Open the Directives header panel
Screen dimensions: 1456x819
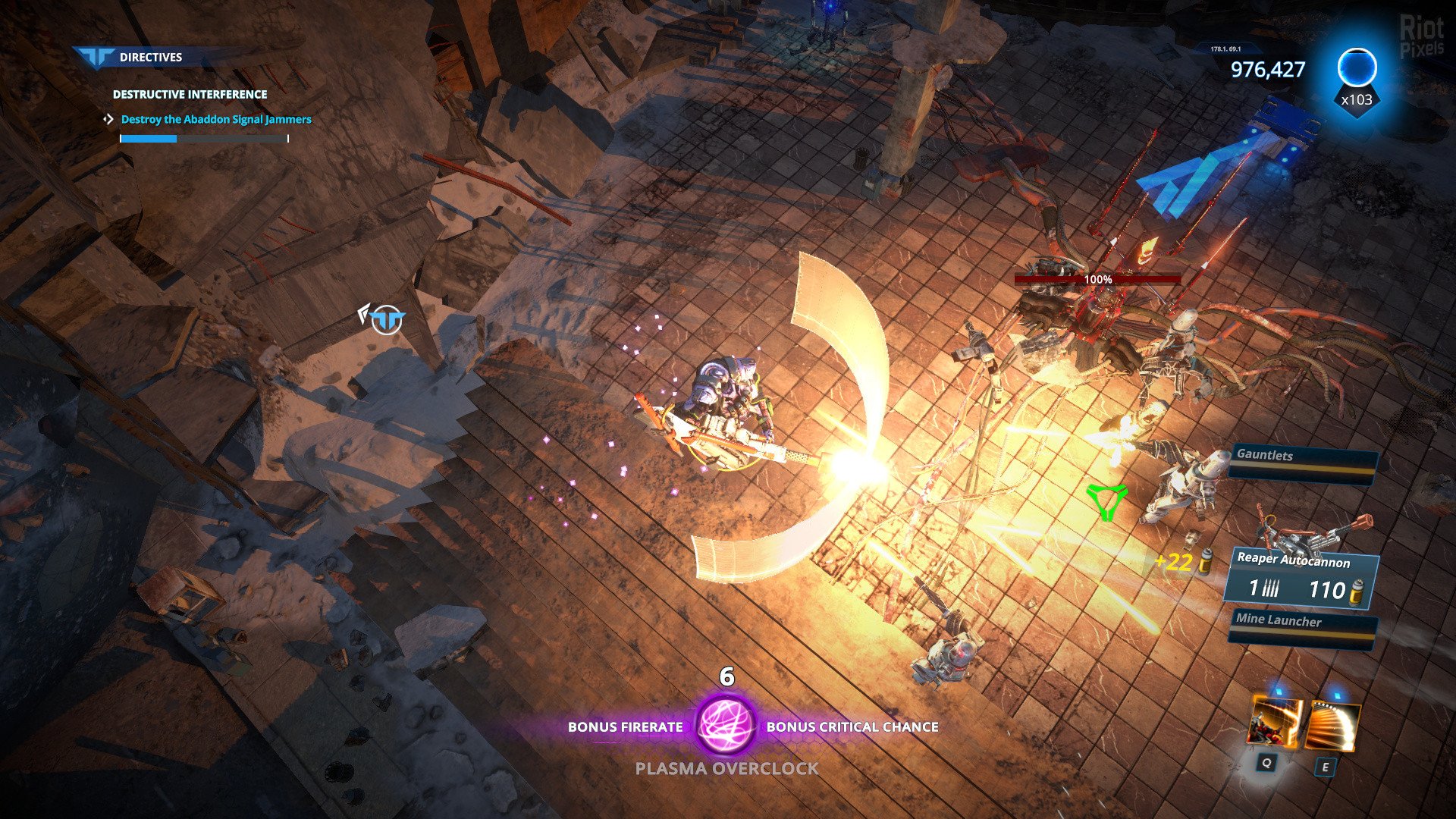click(x=149, y=57)
